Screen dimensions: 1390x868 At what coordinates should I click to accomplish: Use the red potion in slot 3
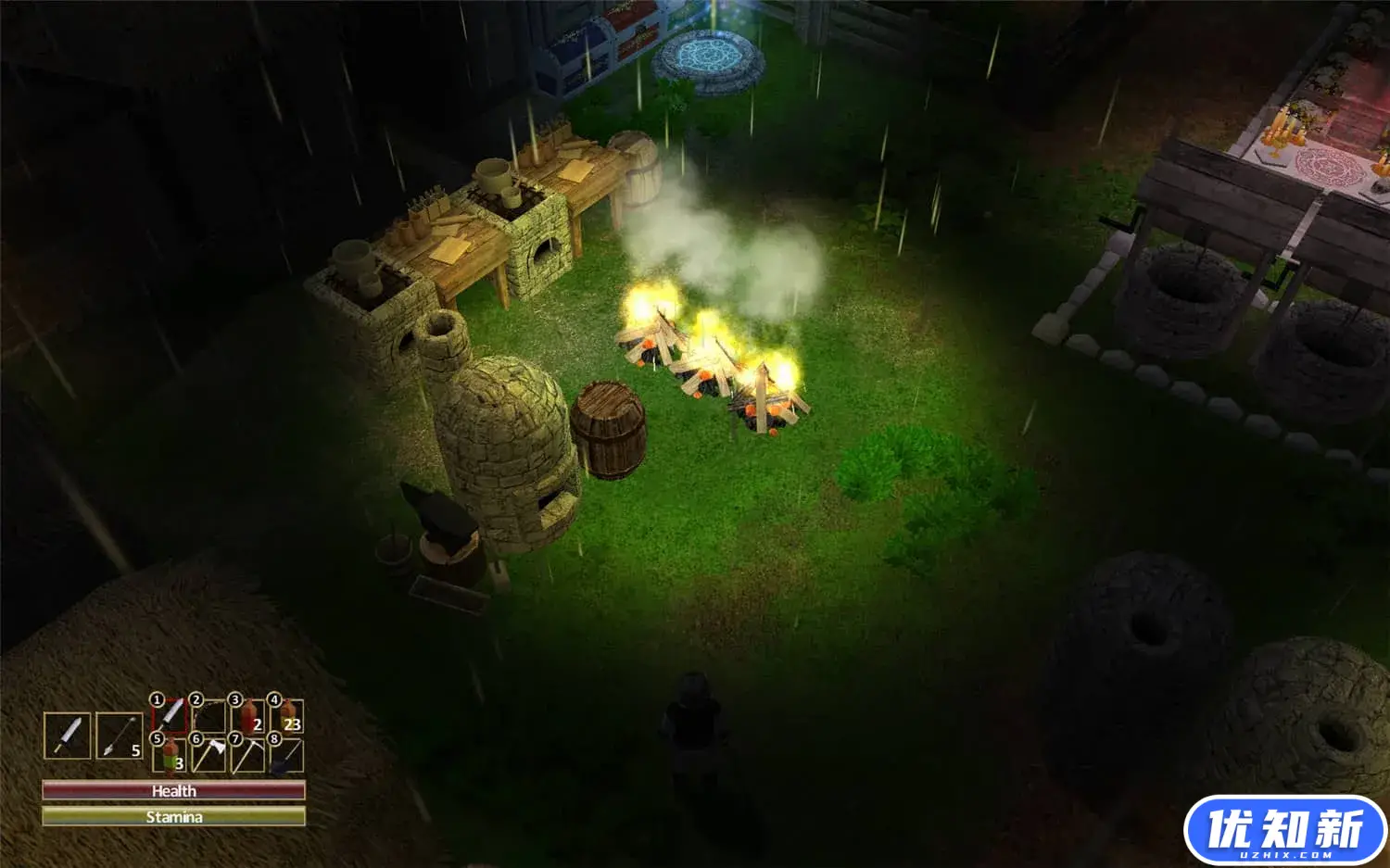249,715
